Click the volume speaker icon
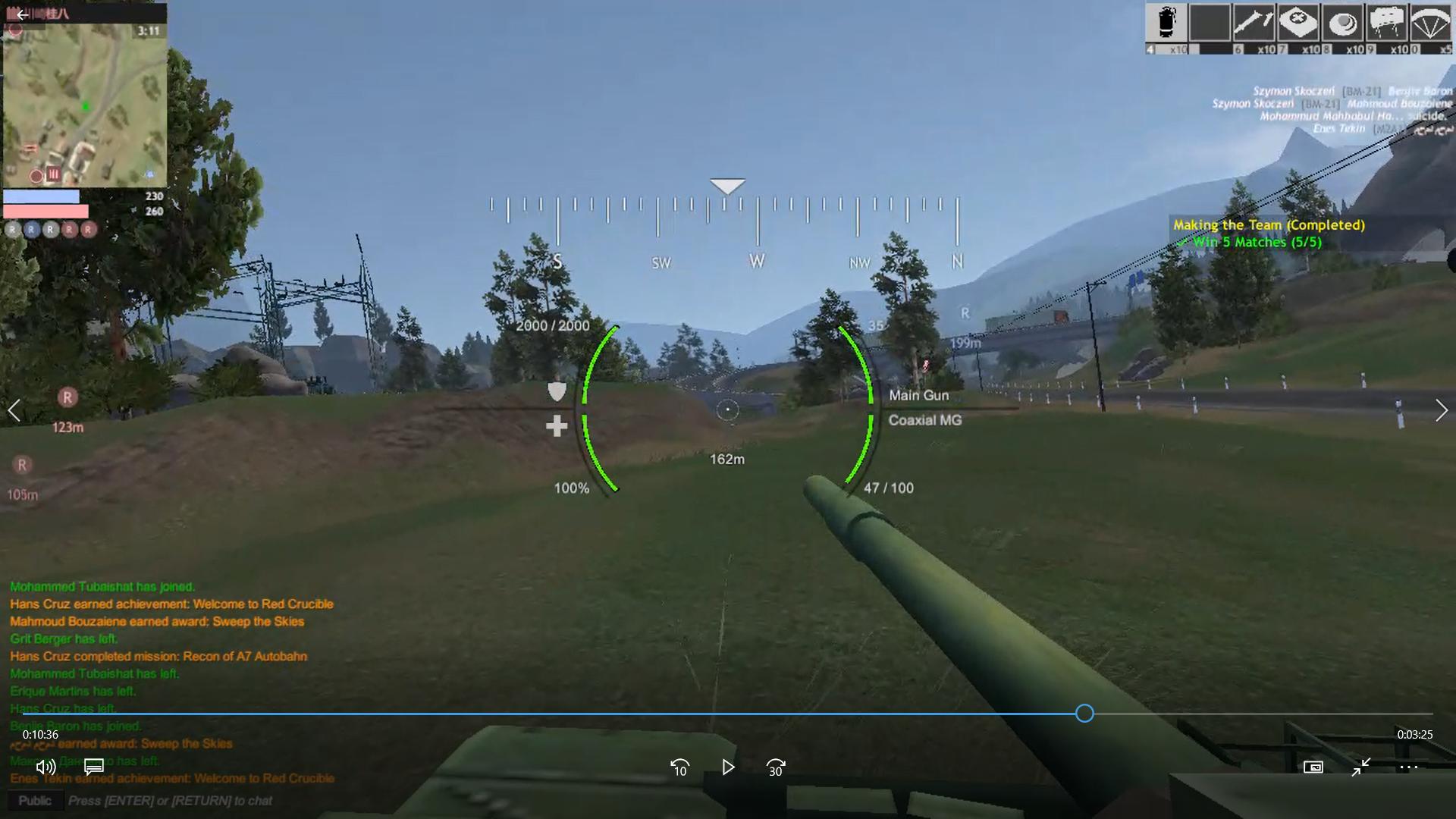The height and width of the screenshot is (819, 1456). [x=45, y=767]
